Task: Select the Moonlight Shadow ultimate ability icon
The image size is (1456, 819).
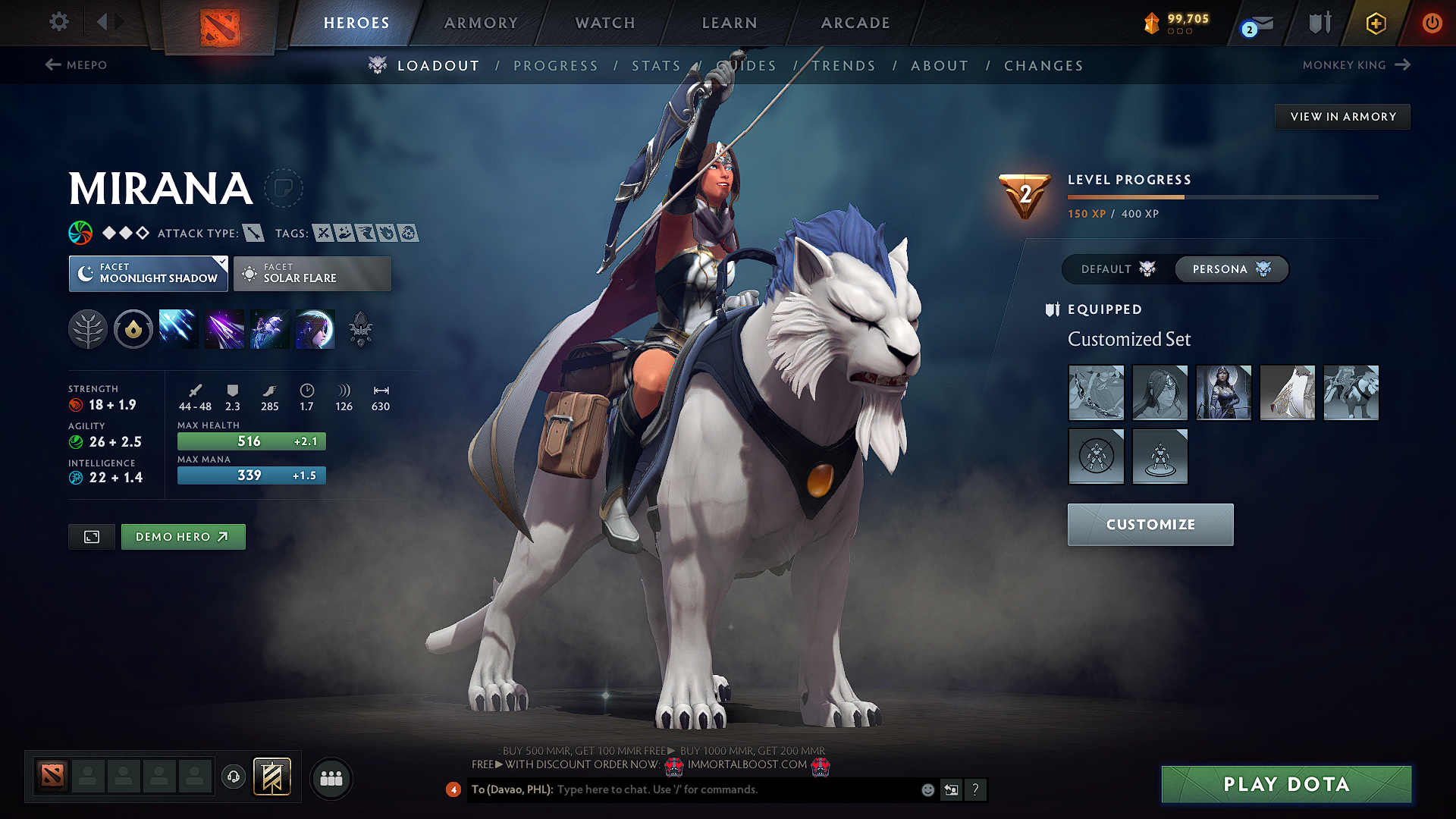Action: click(315, 328)
